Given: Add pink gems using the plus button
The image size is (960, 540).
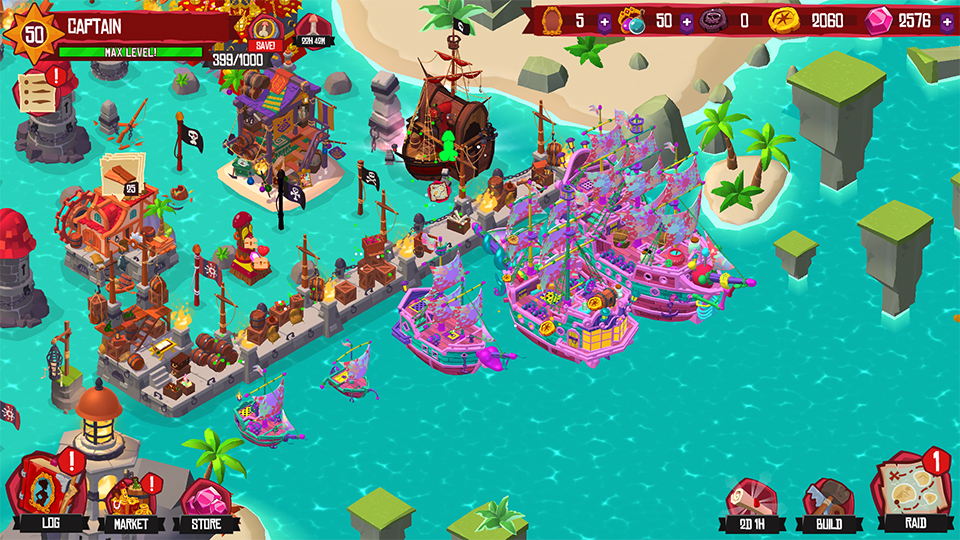Looking at the screenshot, I should 945,21.
